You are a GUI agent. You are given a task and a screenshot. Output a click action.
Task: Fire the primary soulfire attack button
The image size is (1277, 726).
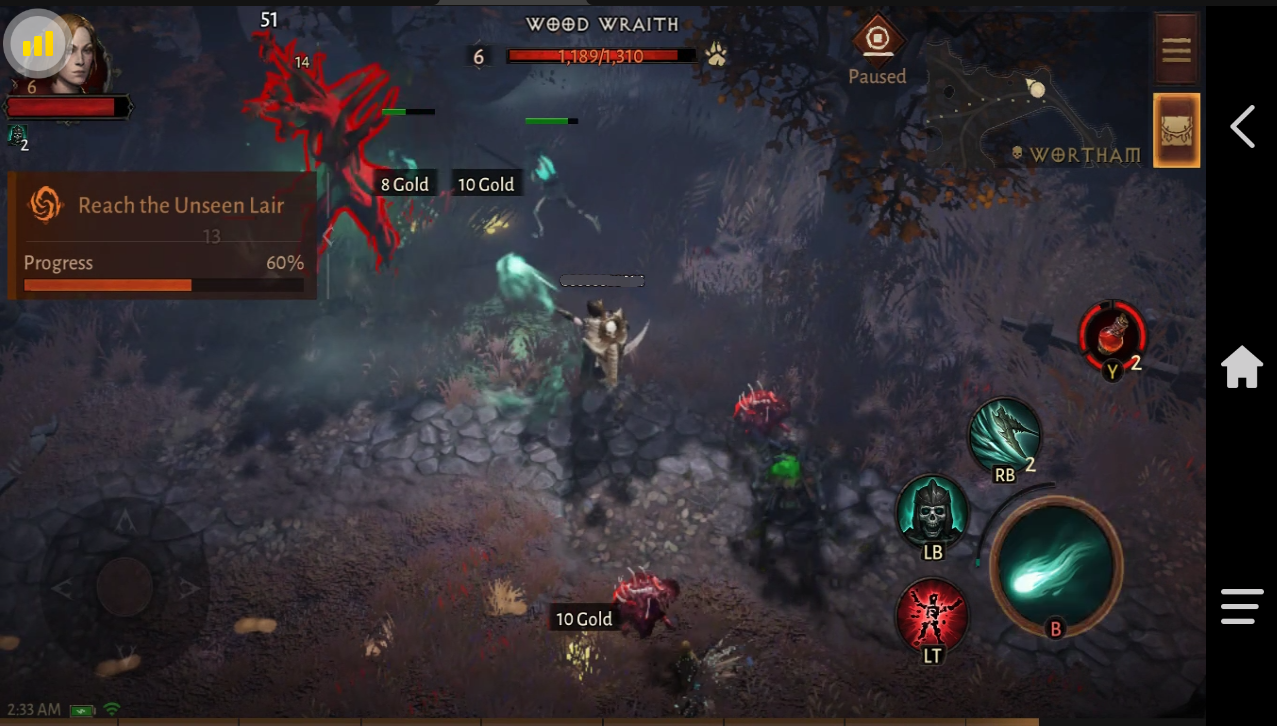click(1056, 564)
